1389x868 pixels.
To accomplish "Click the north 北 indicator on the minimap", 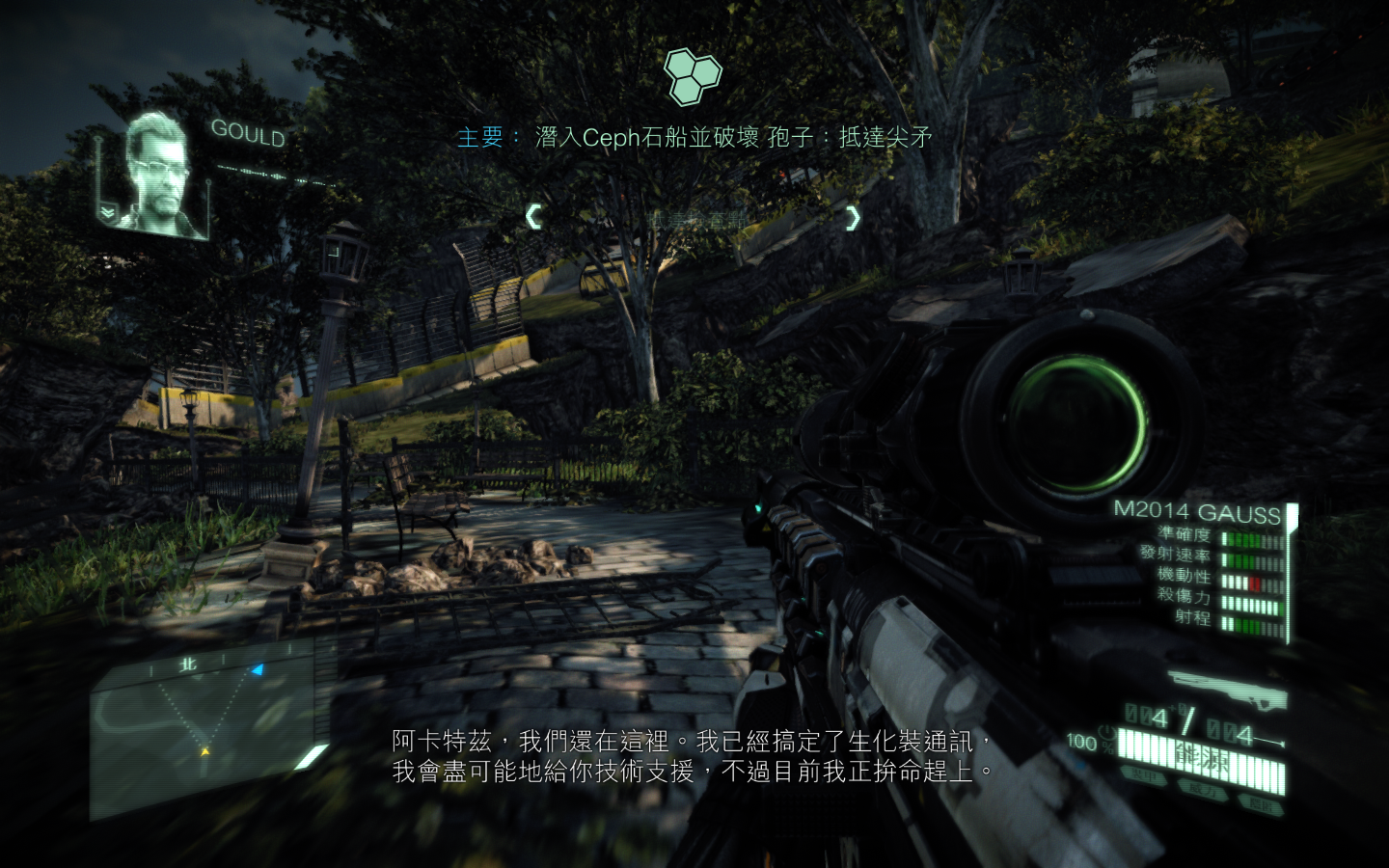I will (188, 665).
